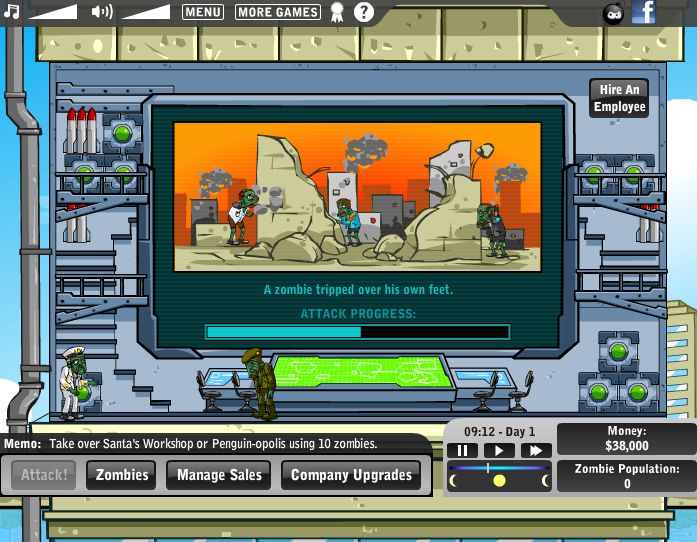Viewport: 697px width, 542px height.
Task: Fast-forward the game time
Action: pyautogui.click(x=535, y=451)
